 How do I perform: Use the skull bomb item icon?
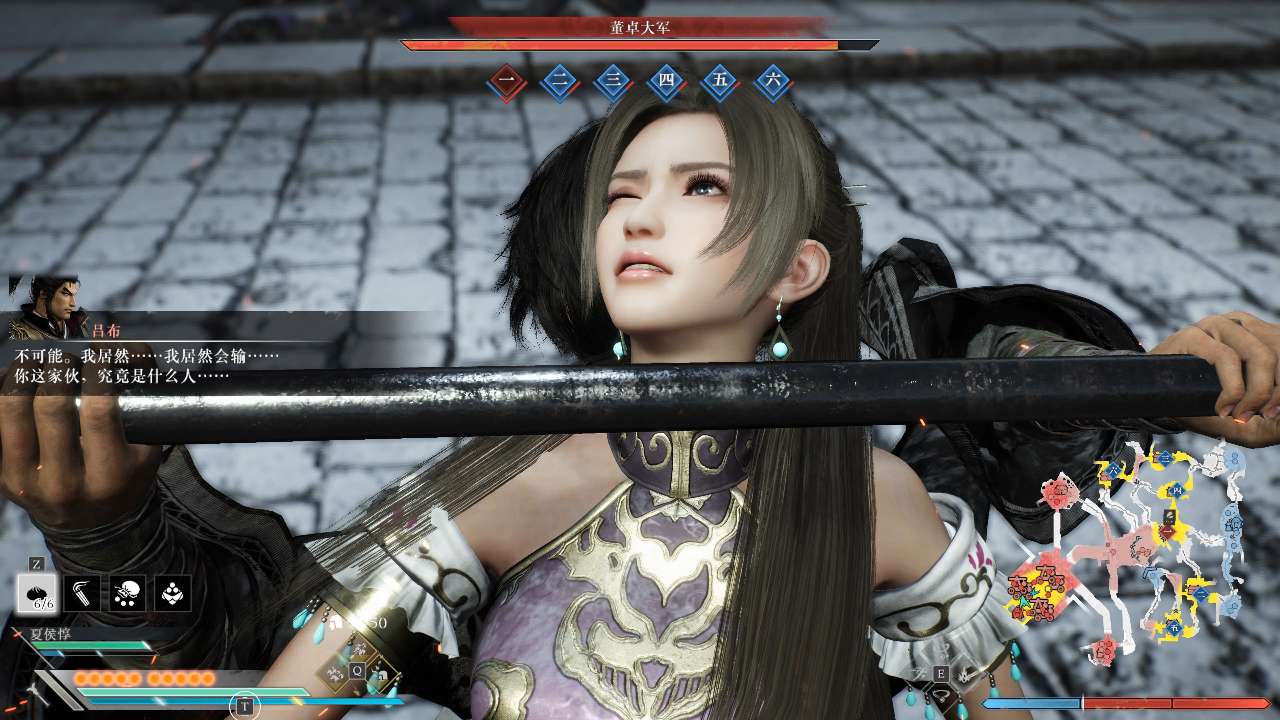127,593
